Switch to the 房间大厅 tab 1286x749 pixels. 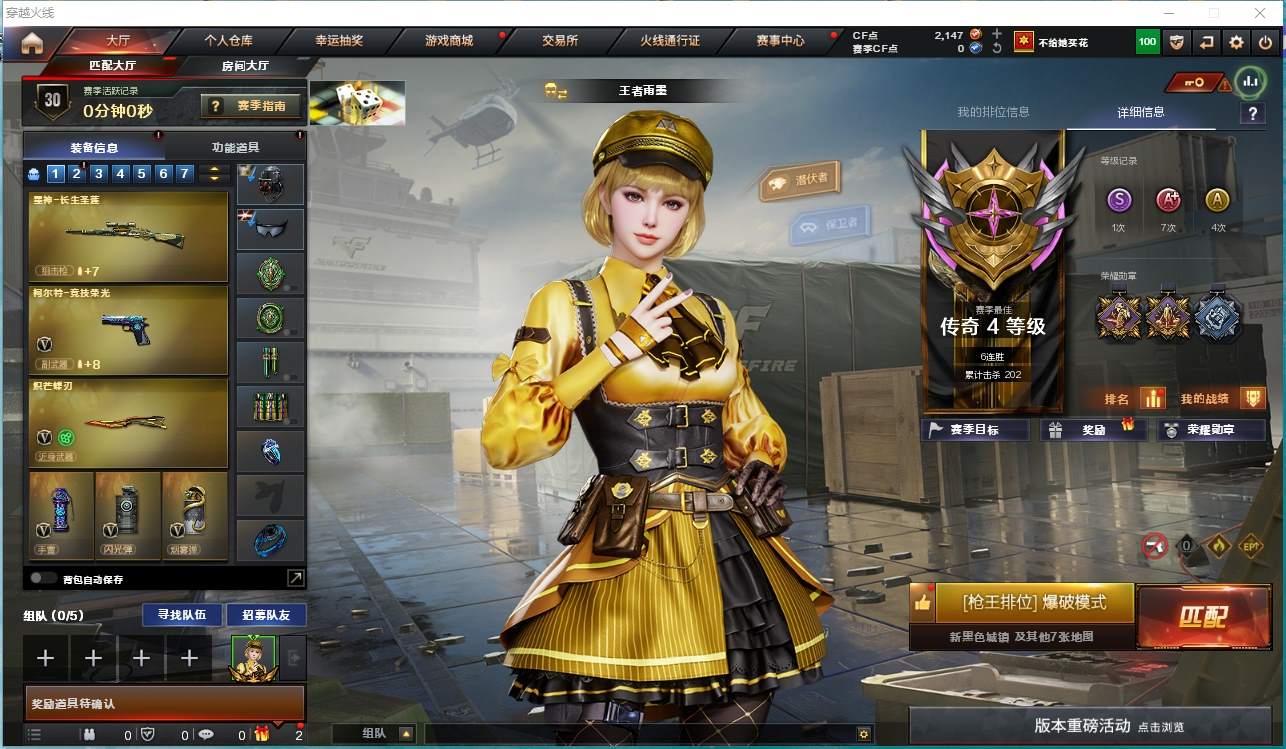[x=245, y=66]
